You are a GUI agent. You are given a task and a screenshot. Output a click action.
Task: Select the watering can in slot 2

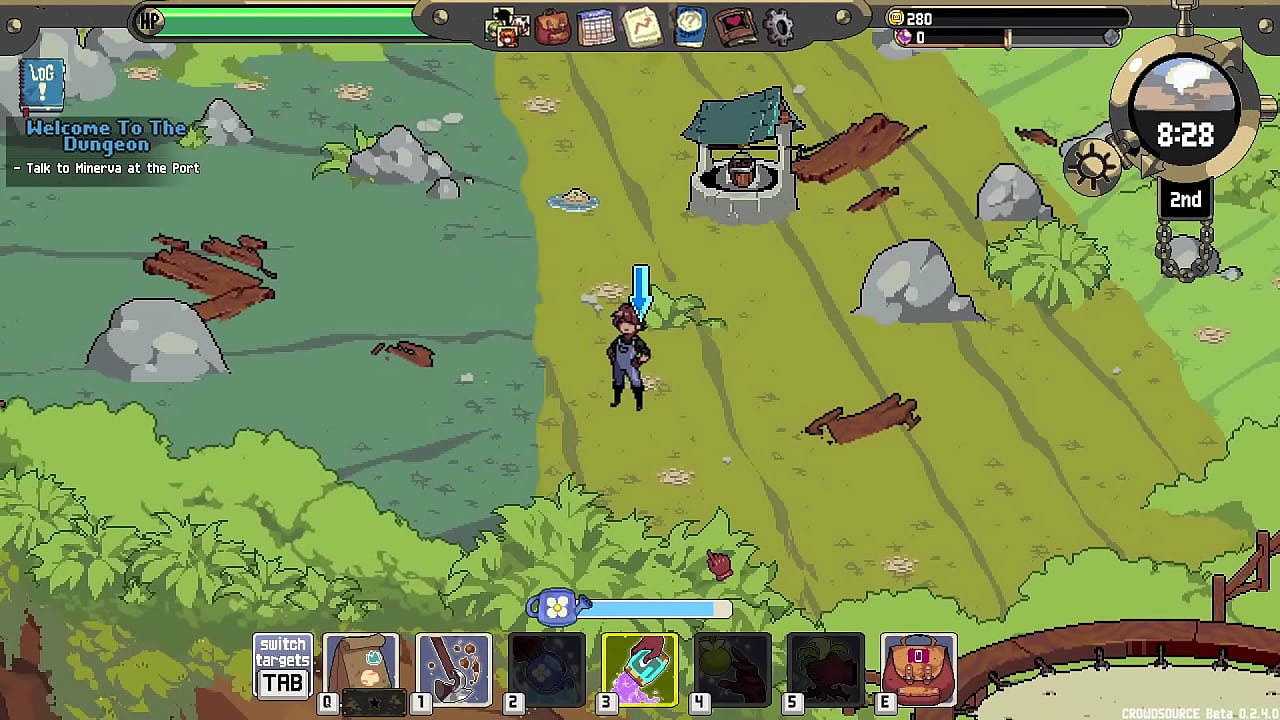(x=547, y=666)
